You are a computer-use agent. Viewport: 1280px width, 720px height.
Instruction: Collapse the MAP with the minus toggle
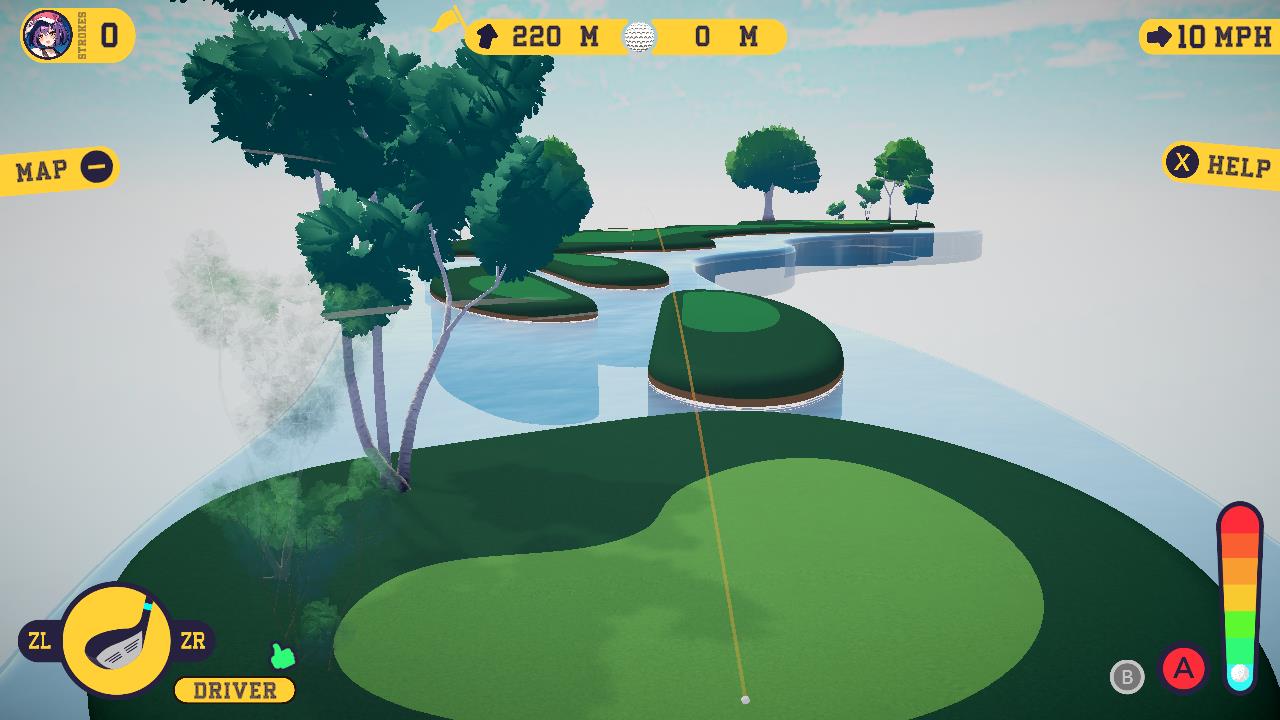coord(96,165)
